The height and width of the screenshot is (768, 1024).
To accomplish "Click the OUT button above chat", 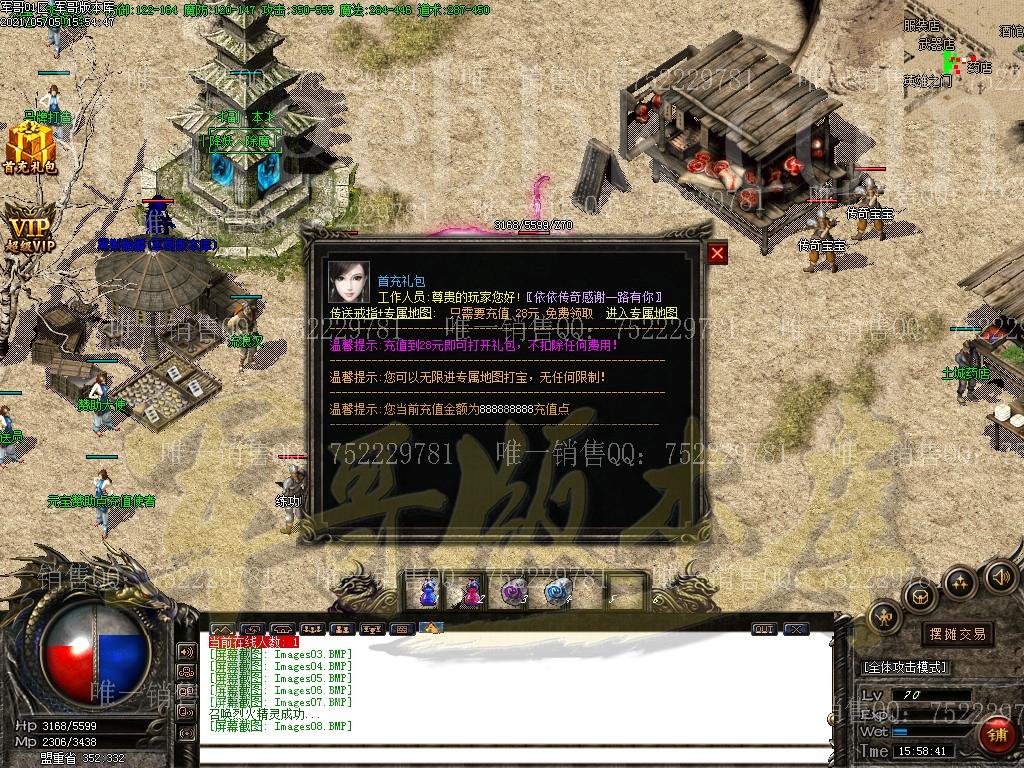I will (764, 629).
